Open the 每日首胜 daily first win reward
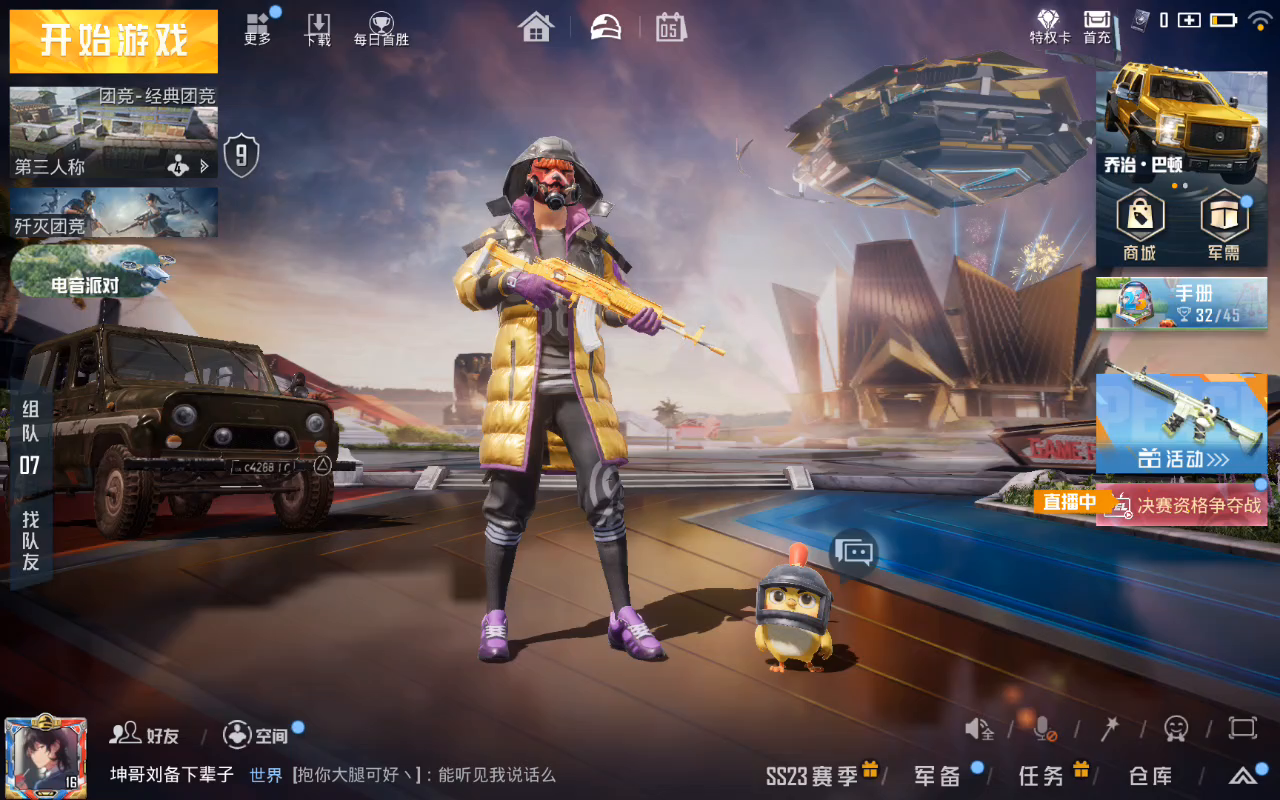Image resolution: width=1280 pixels, height=800 pixels. click(381, 28)
